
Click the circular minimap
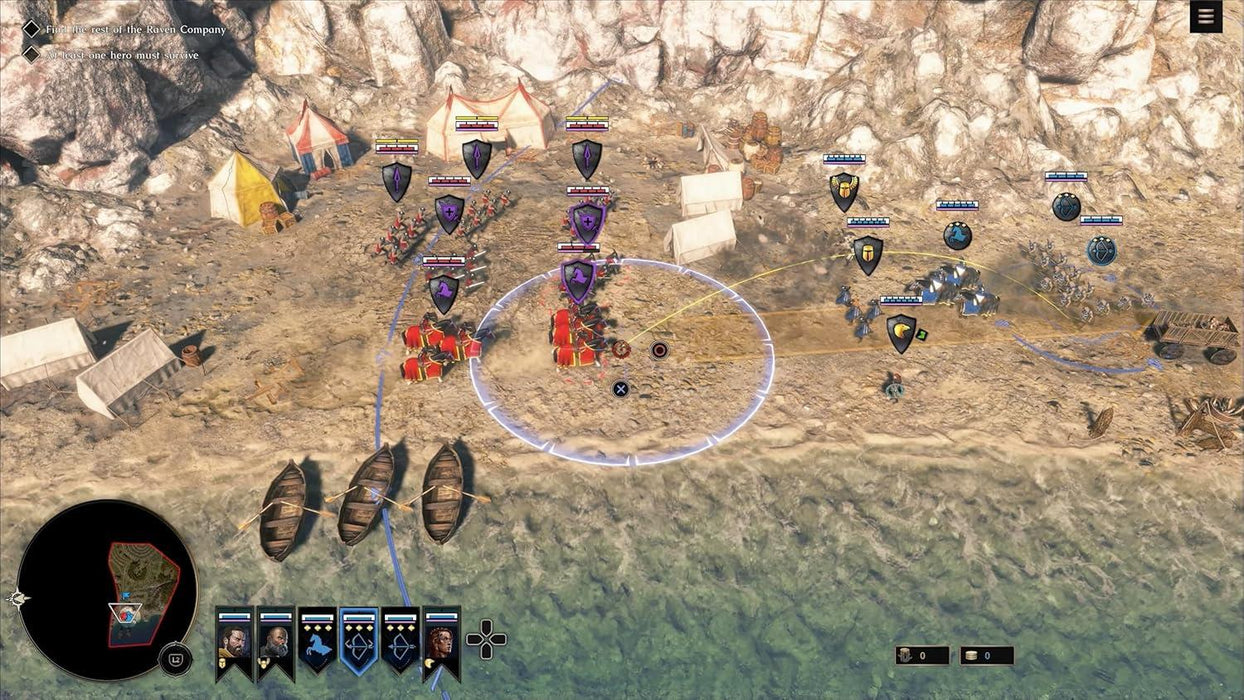[x=108, y=590]
